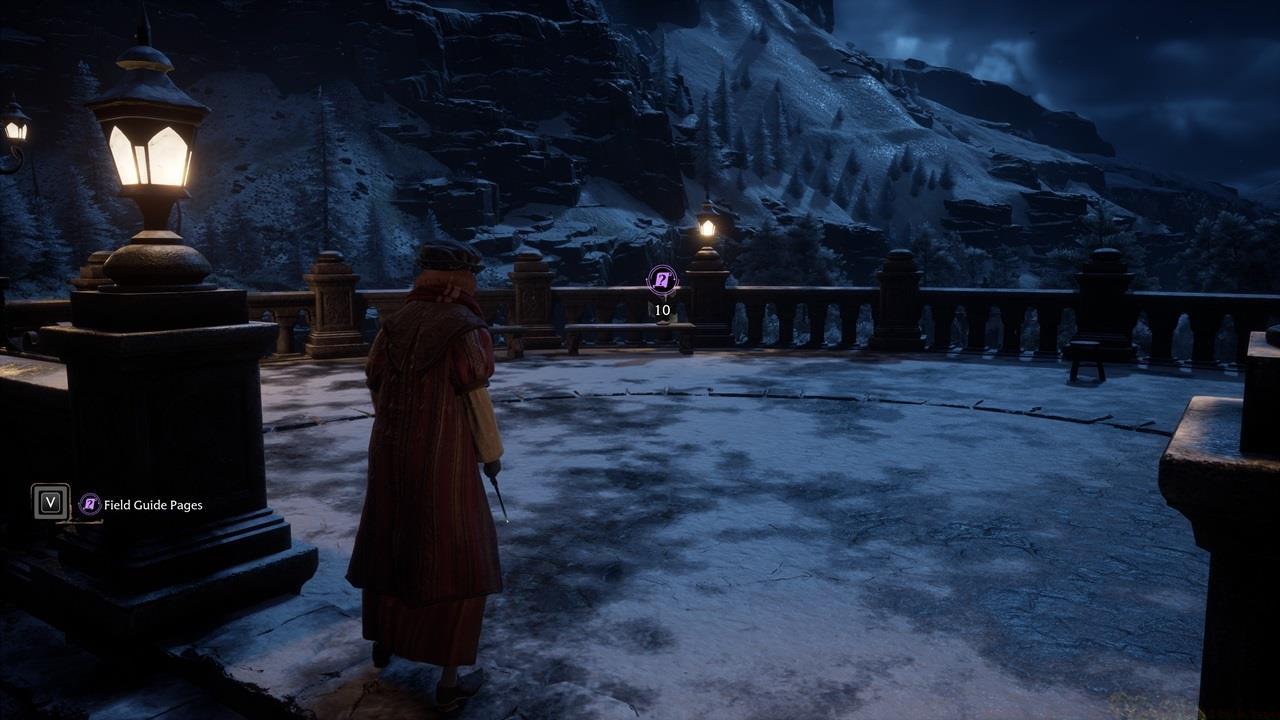Toggle the V keybind indicator
The height and width of the screenshot is (720, 1280).
click(x=49, y=505)
